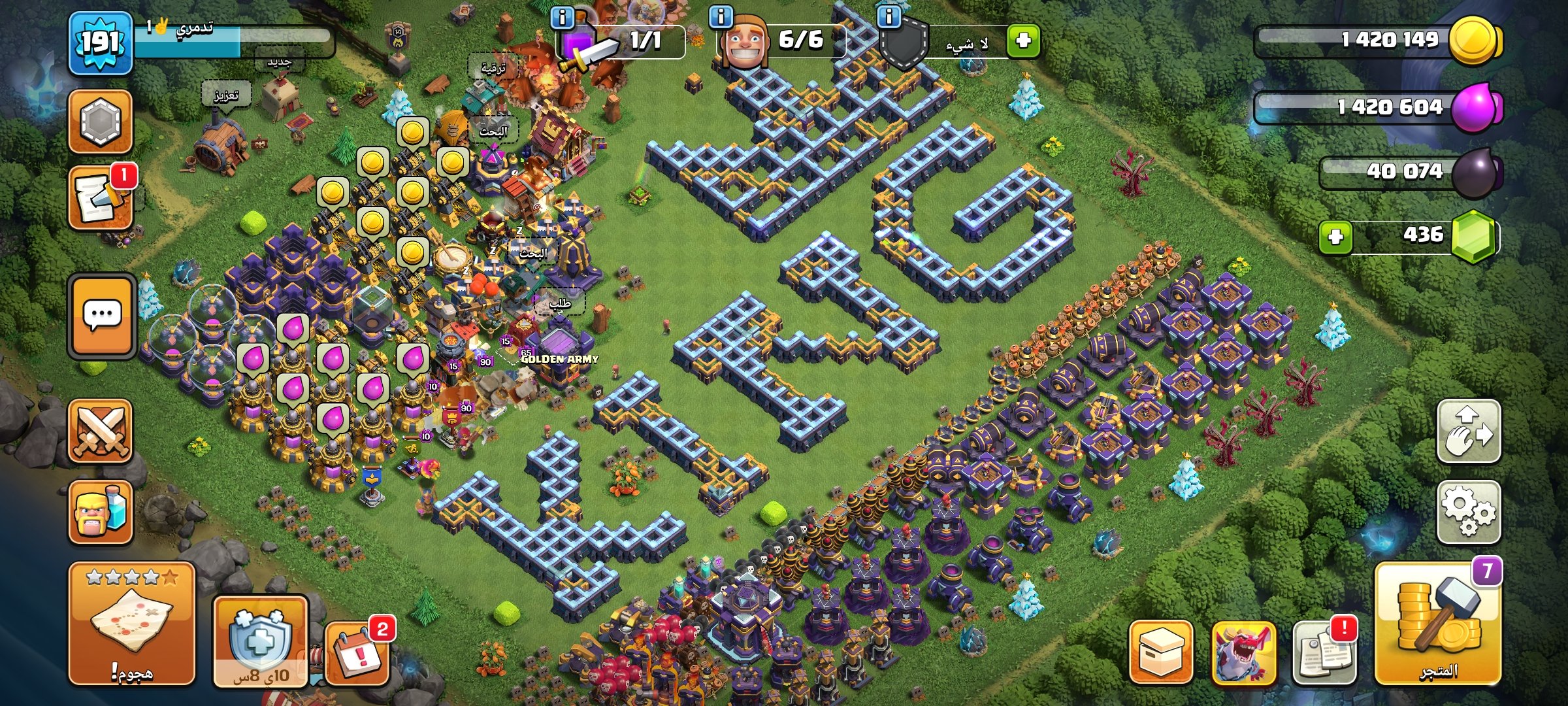The image size is (1568, 706).
Task: Show info for the sword potion counter
Action: (x=563, y=17)
